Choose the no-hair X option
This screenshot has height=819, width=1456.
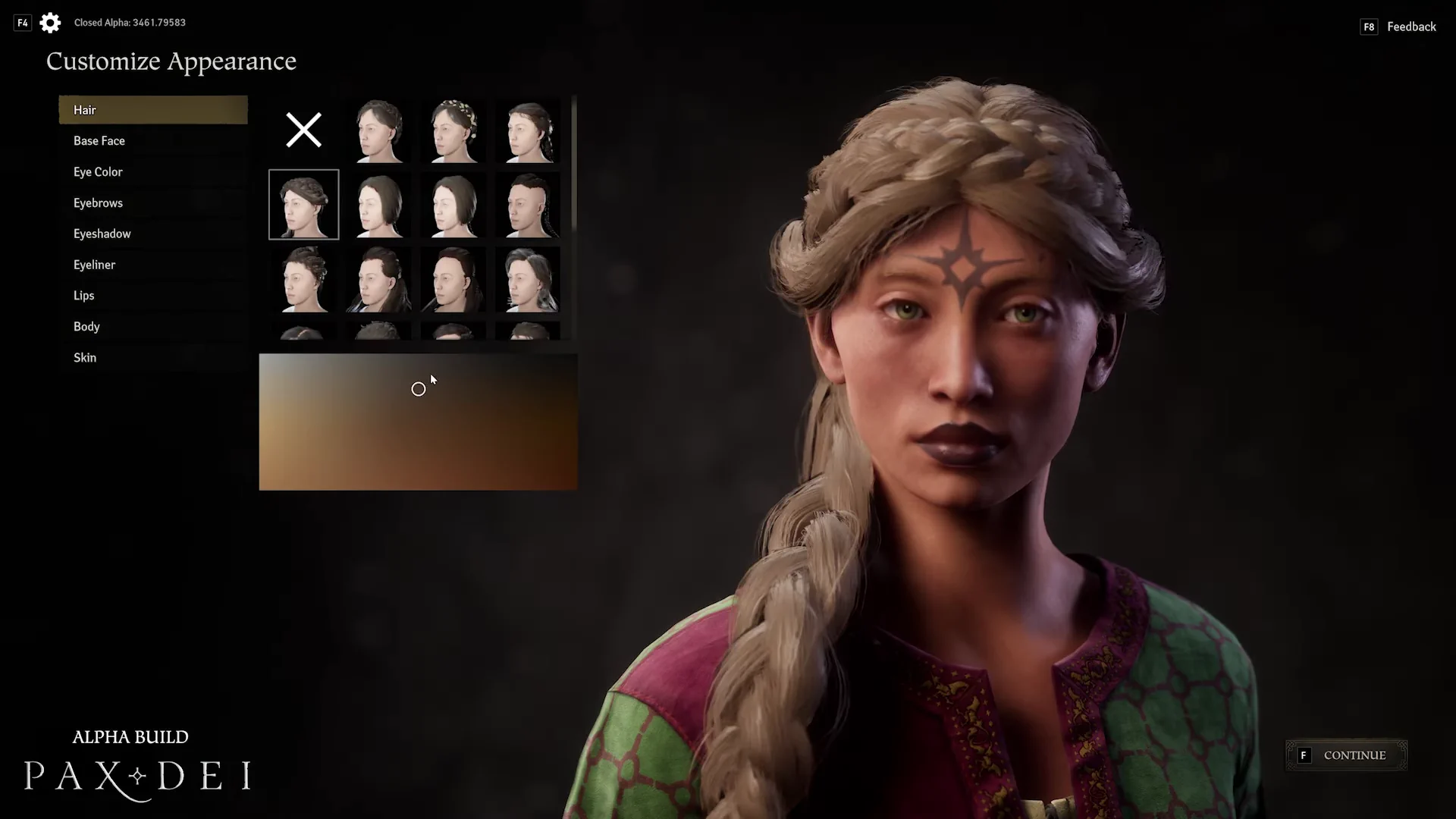pos(303,130)
